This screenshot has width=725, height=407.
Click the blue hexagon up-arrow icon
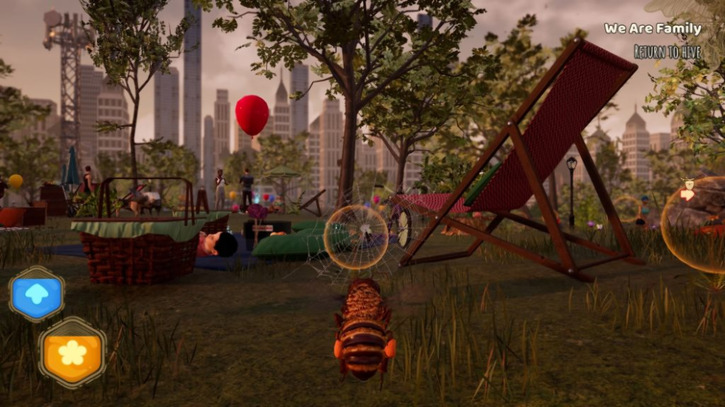[37, 294]
